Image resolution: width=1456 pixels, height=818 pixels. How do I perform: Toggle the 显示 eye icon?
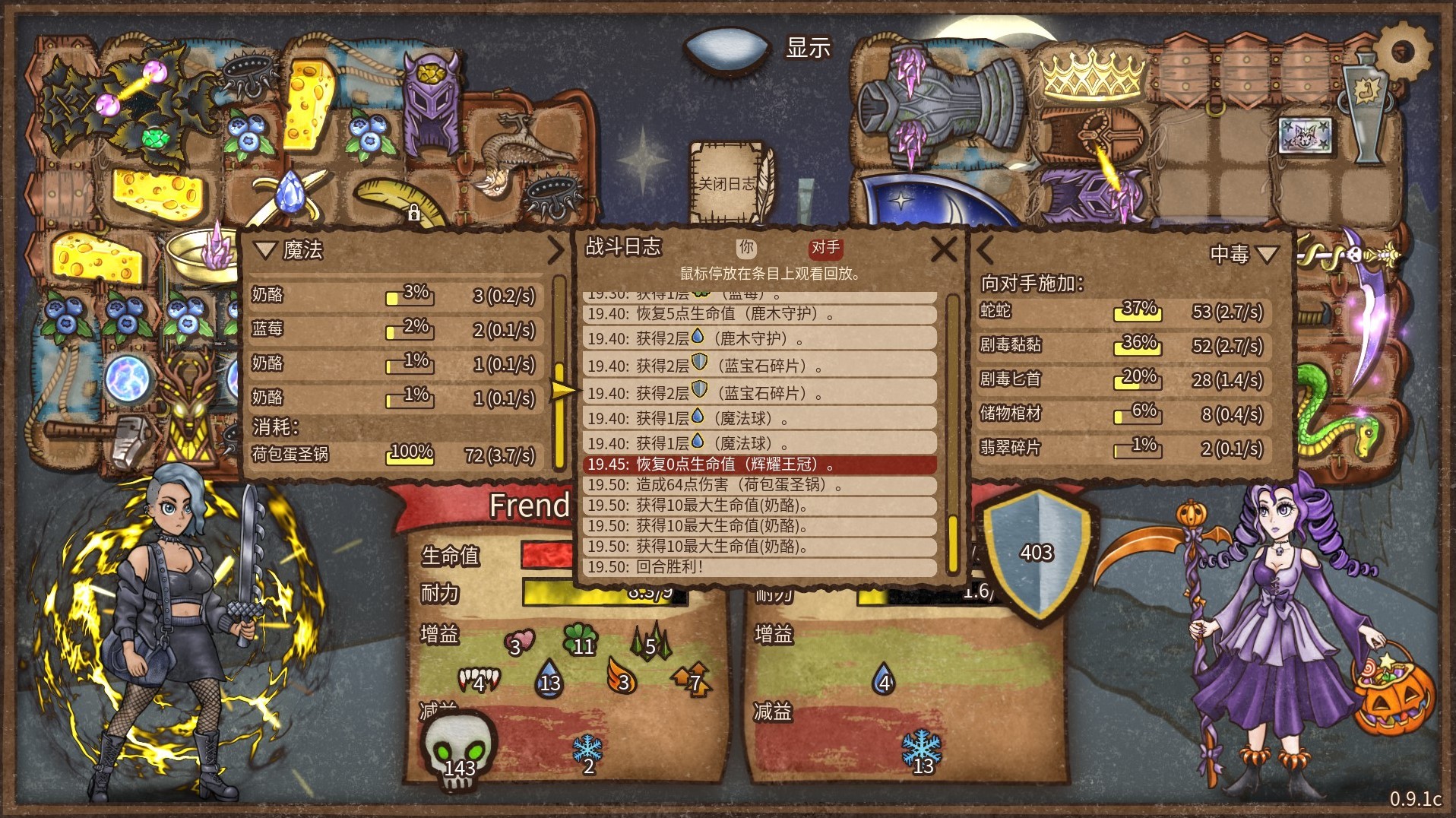726,48
